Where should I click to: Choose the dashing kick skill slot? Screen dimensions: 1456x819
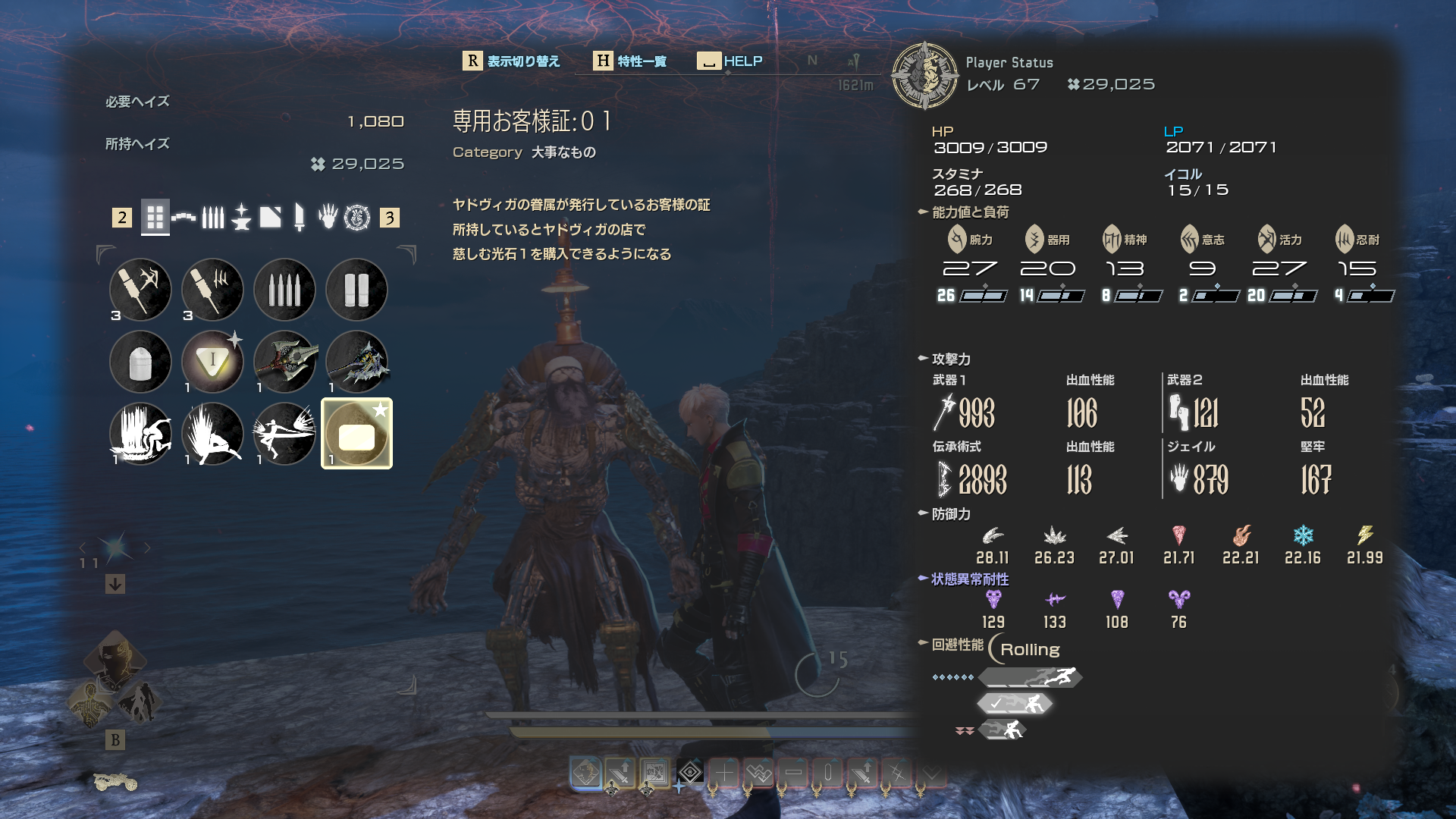(284, 434)
